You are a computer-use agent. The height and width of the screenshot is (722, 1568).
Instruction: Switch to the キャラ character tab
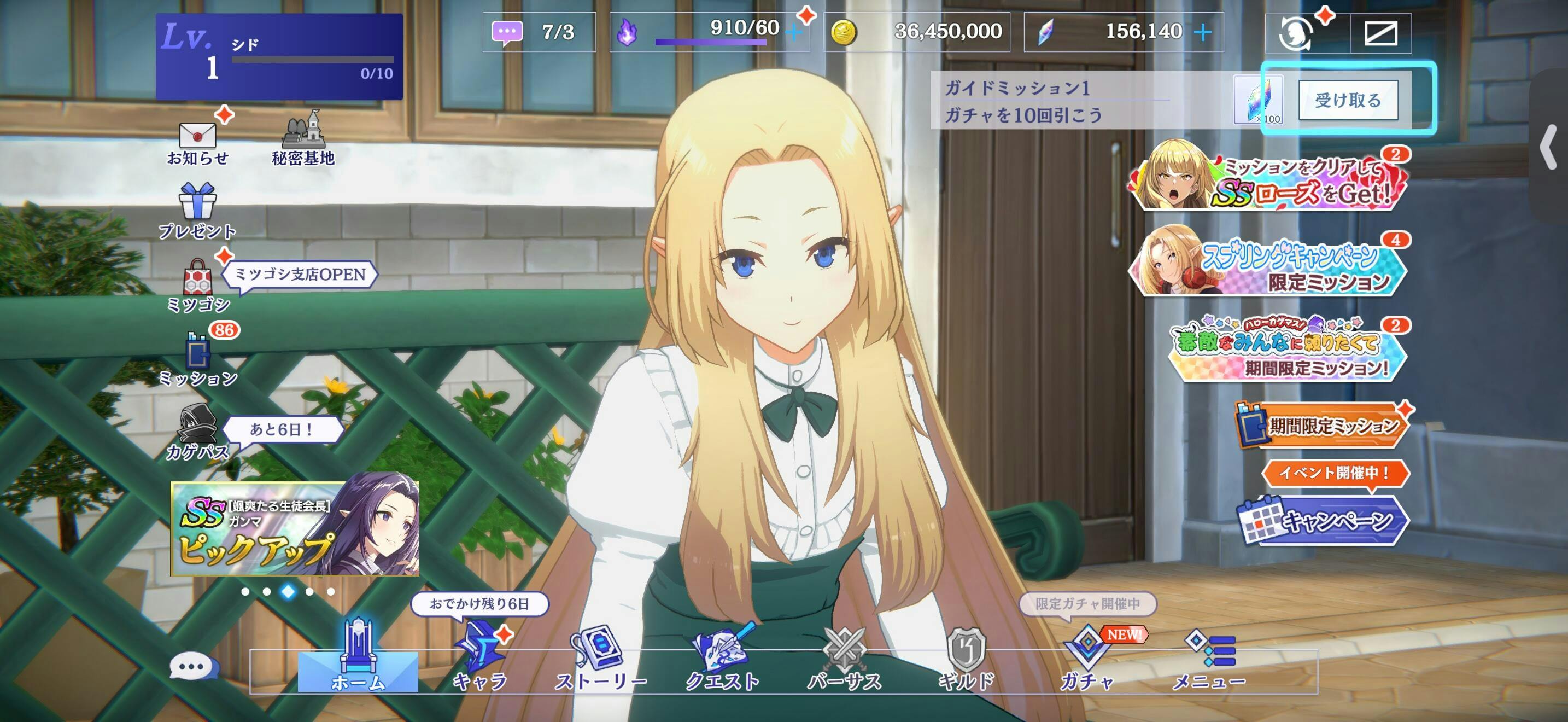[480, 661]
